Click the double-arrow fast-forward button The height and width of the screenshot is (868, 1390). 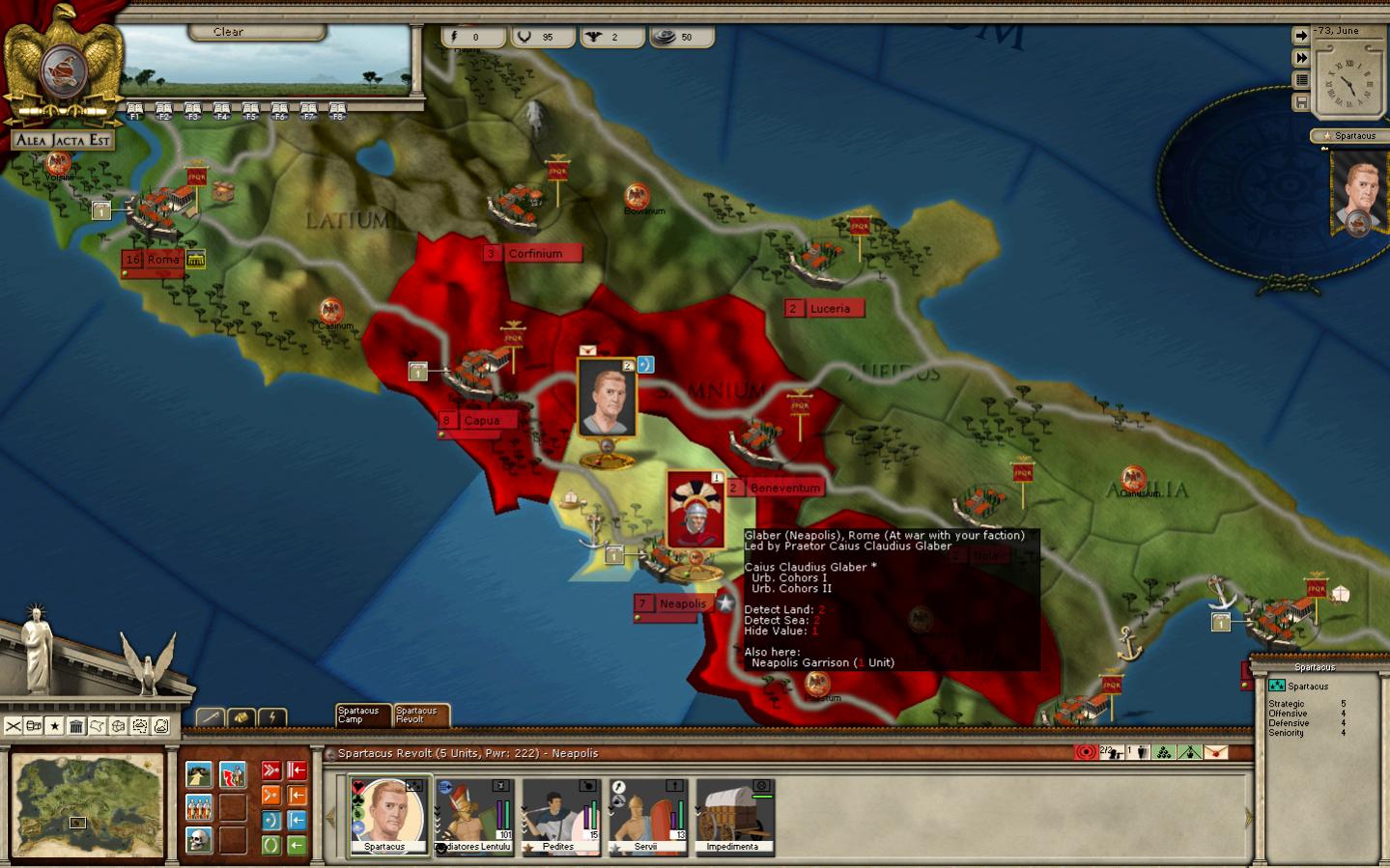coord(1301,58)
